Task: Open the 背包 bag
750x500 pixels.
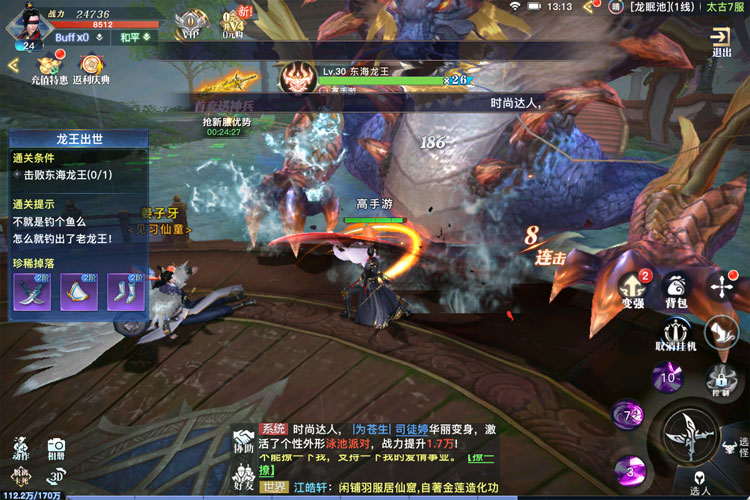Action: pyautogui.click(x=676, y=288)
